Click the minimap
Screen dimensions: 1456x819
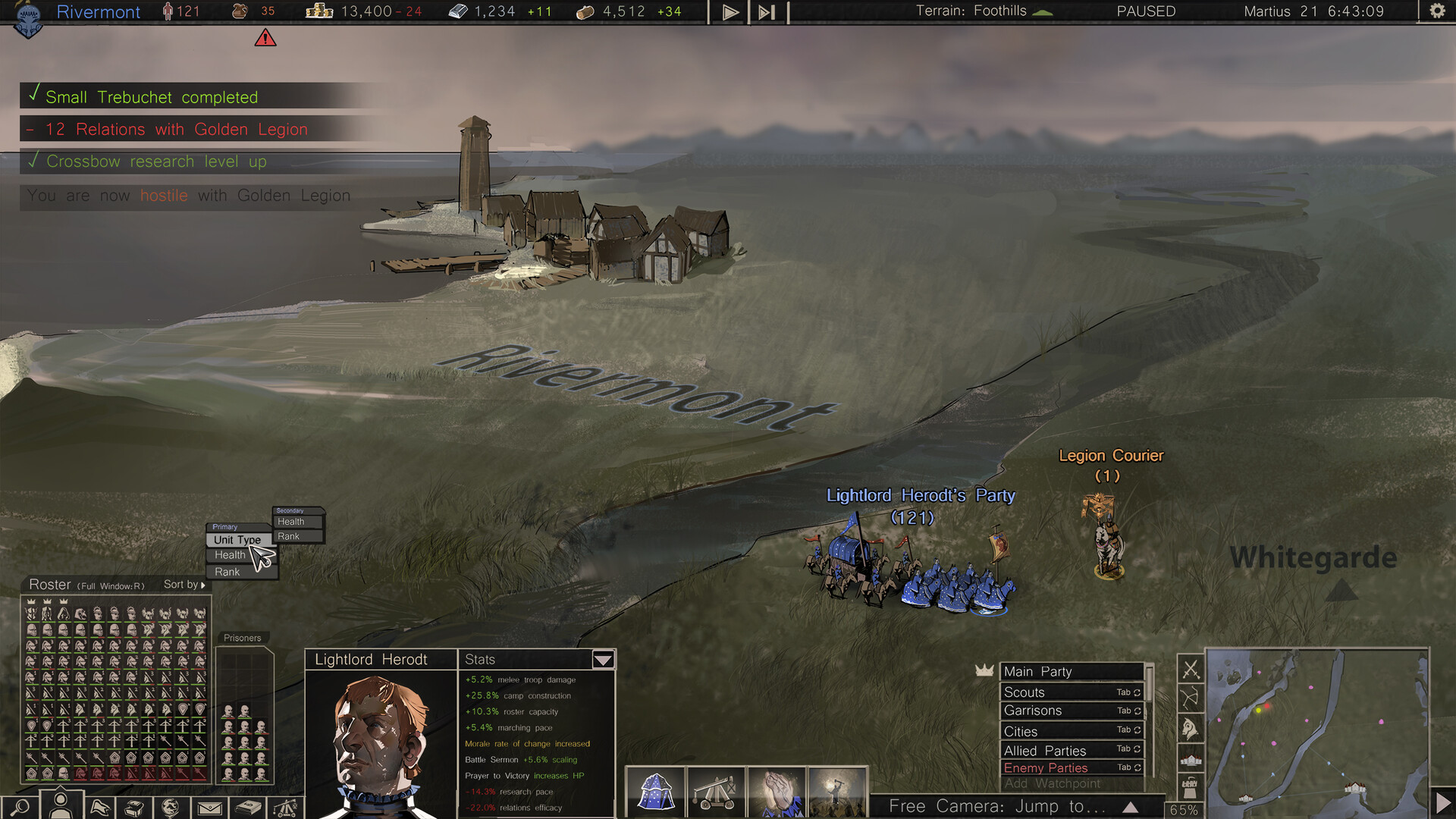pyautogui.click(x=1316, y=732)
